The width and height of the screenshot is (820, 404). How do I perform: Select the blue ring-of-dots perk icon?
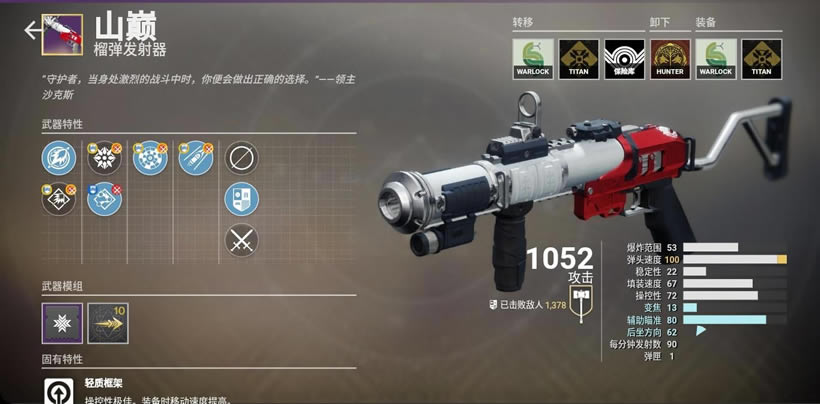click(x=150, y=158)
